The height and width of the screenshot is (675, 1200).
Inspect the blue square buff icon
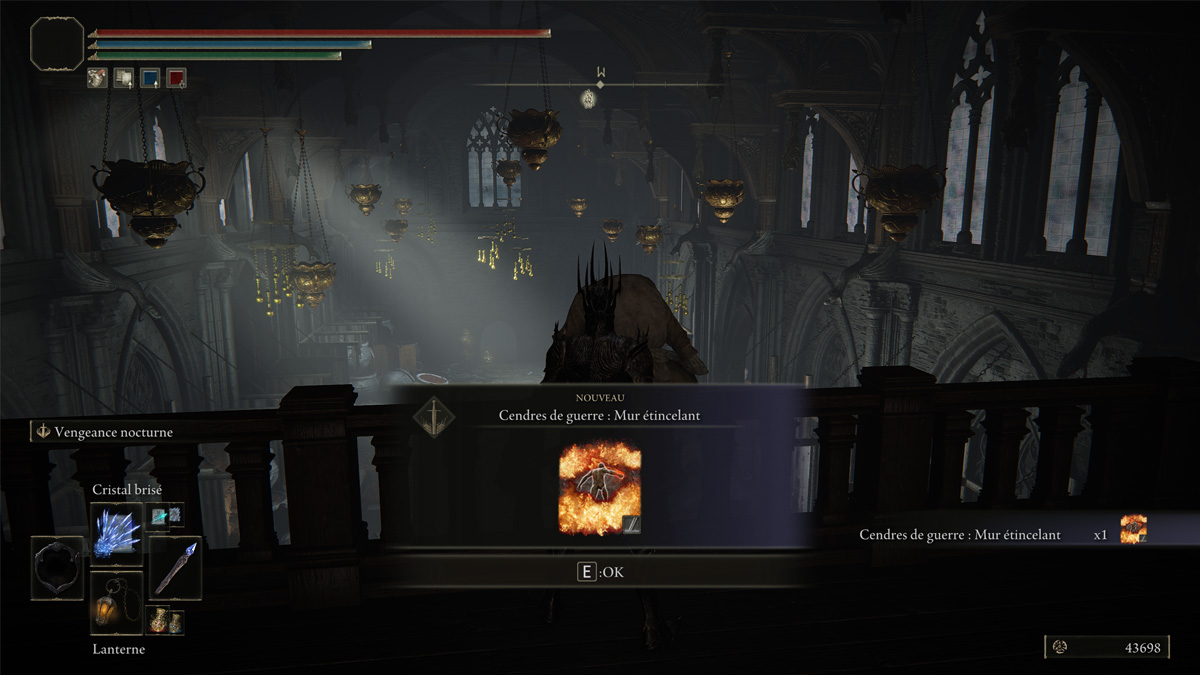149,78
